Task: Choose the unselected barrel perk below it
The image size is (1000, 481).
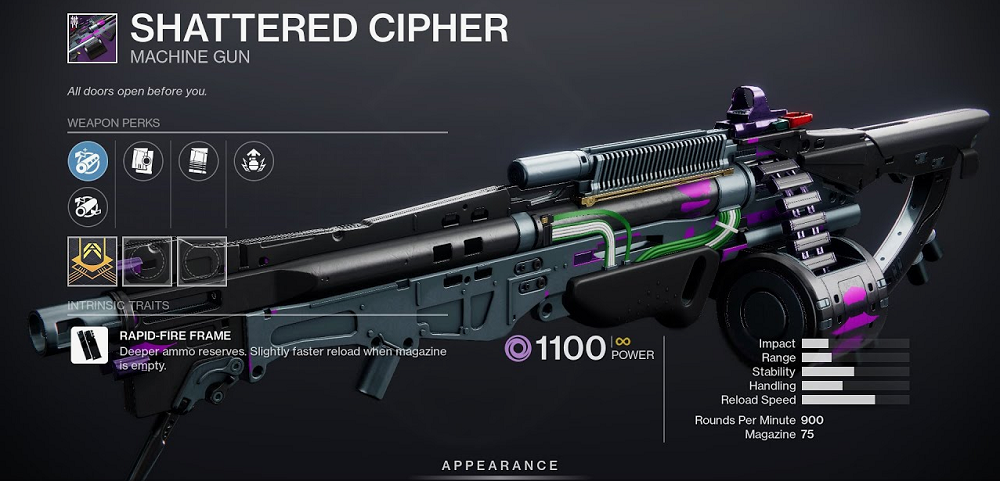Action: (88, 207)
